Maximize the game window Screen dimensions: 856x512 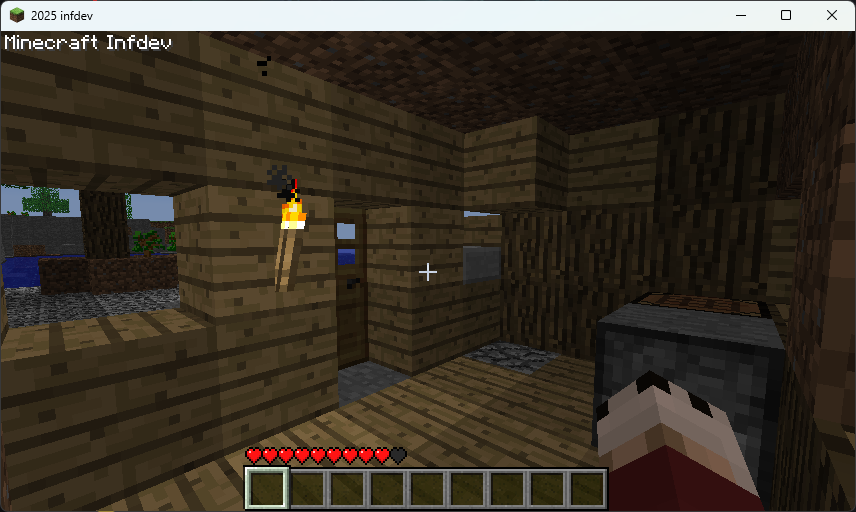(x=786, y=15)
